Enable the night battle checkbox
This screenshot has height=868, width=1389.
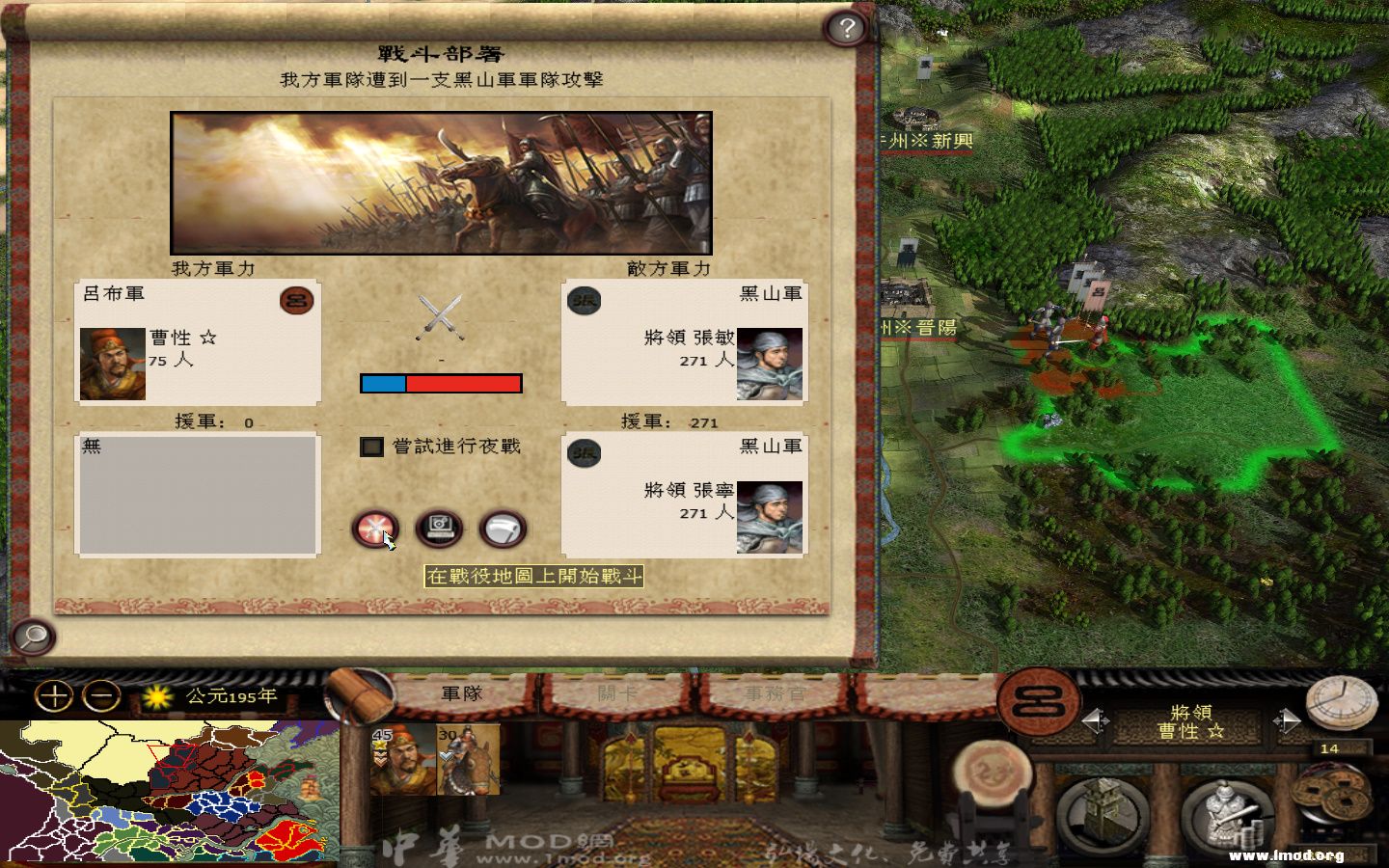coord(370,448)
